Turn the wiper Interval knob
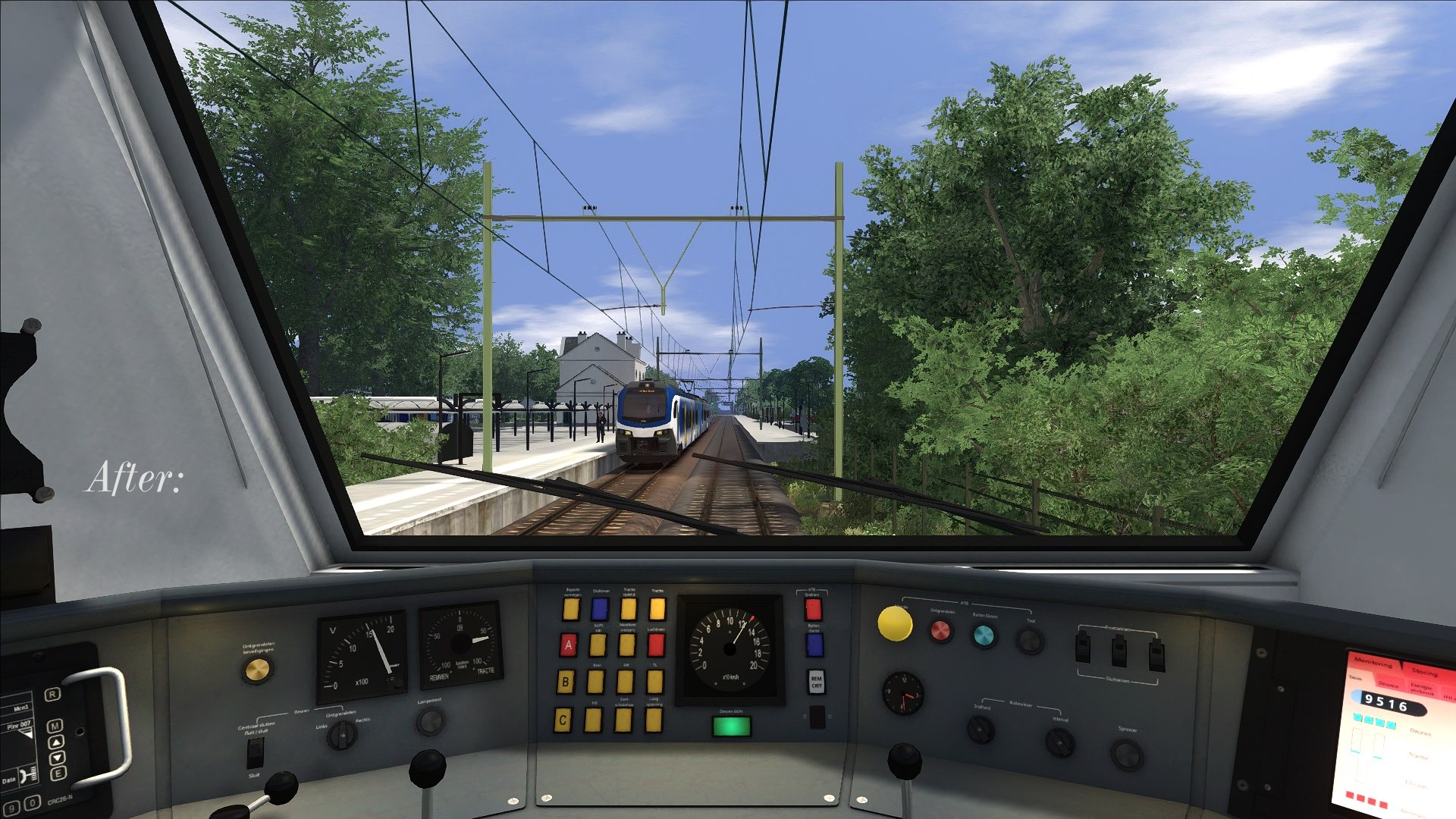Screen dimensions: 1456x819 coord(1059,742)
